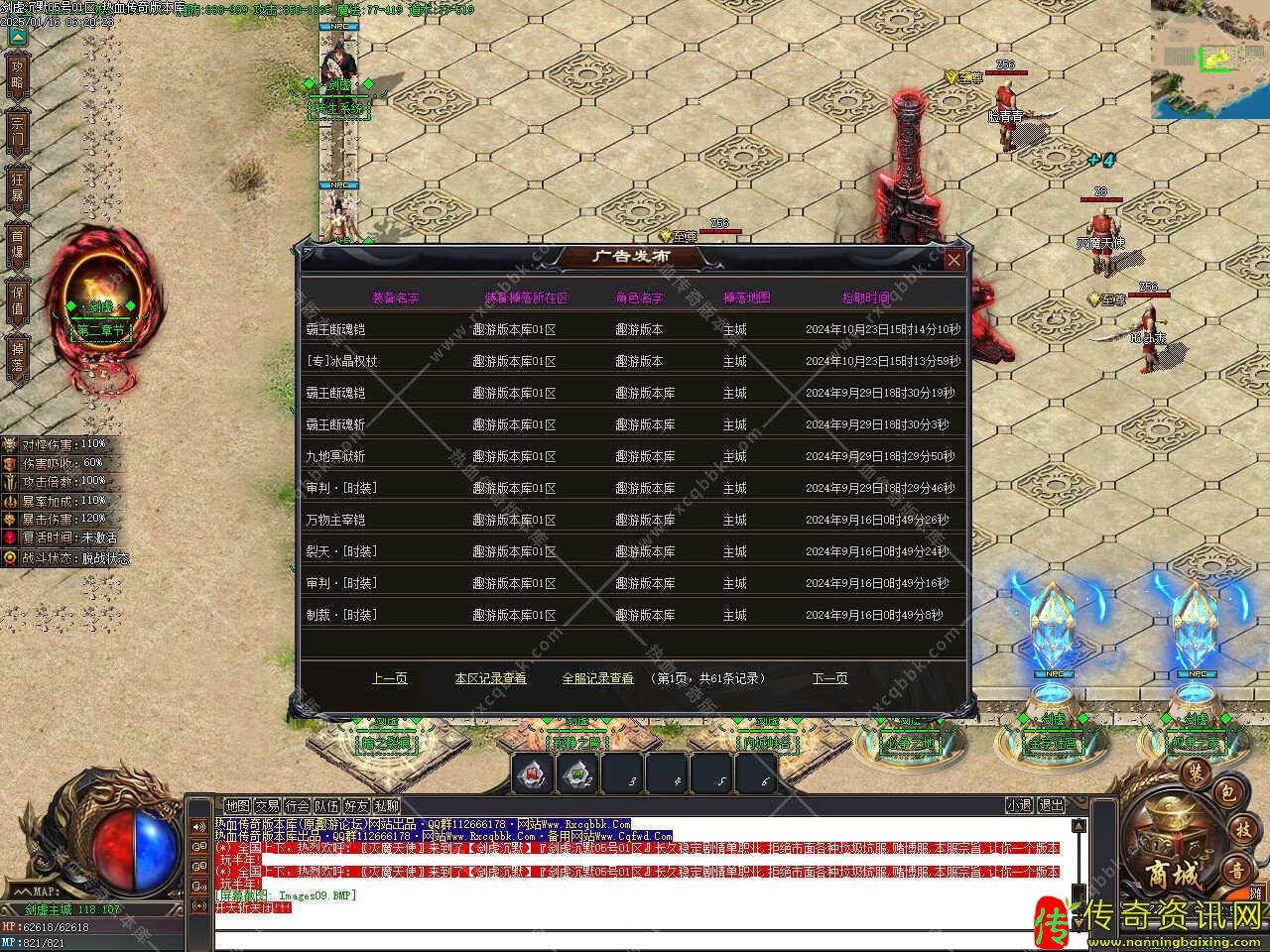This screenshot has height=952, width=1270.
Task: Collapse the side menu with arrow button
Action: 17,38
